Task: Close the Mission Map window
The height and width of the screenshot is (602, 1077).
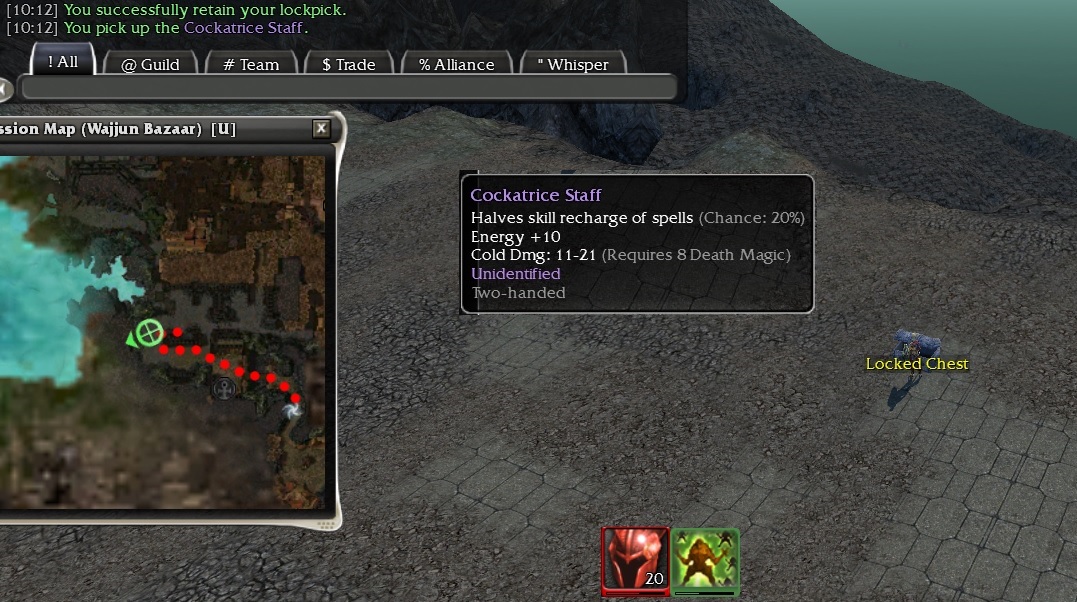Action: [x=321, y=128]
